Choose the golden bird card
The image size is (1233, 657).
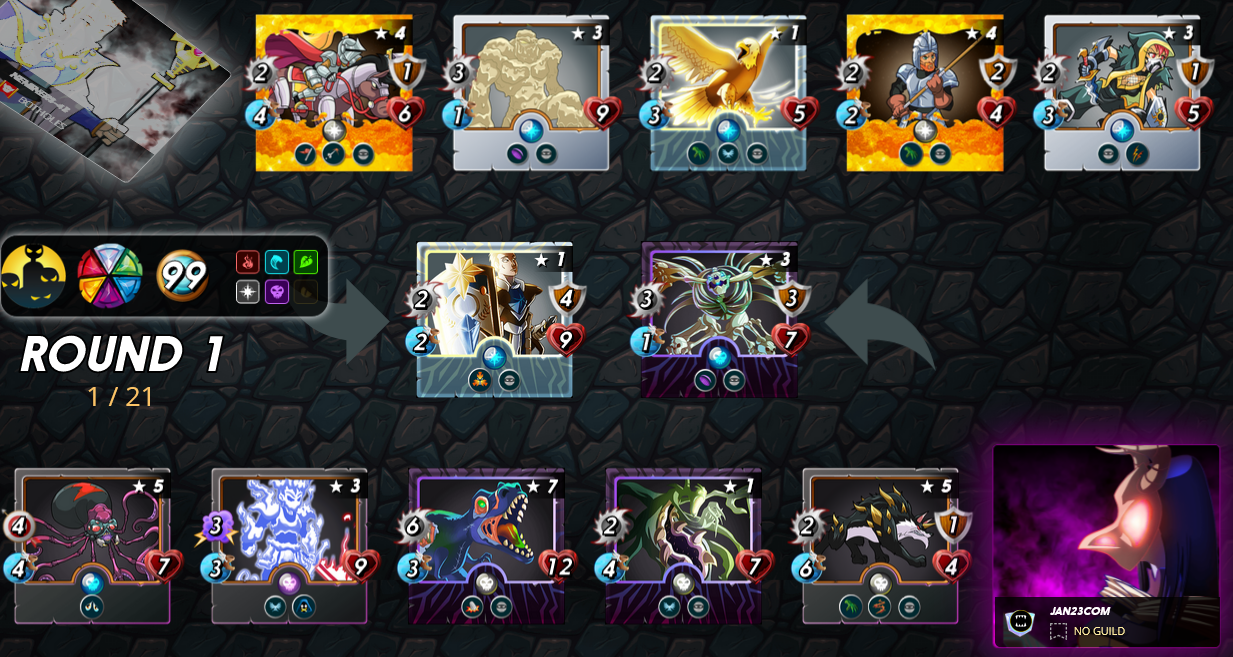[728, 90]
